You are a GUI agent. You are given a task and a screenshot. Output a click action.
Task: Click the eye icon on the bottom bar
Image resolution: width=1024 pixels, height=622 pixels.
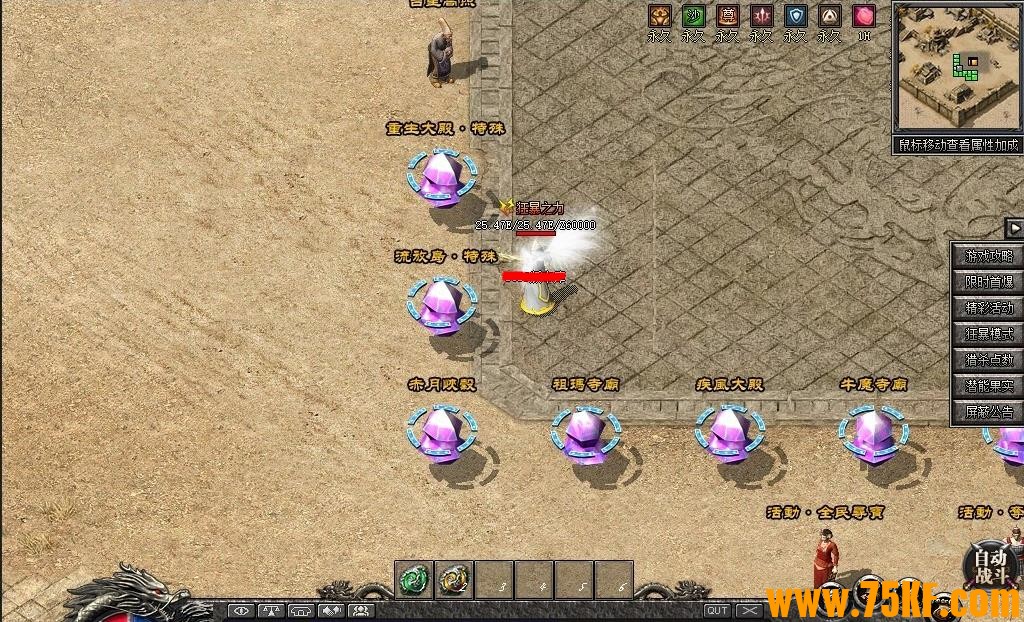(241, 610)
